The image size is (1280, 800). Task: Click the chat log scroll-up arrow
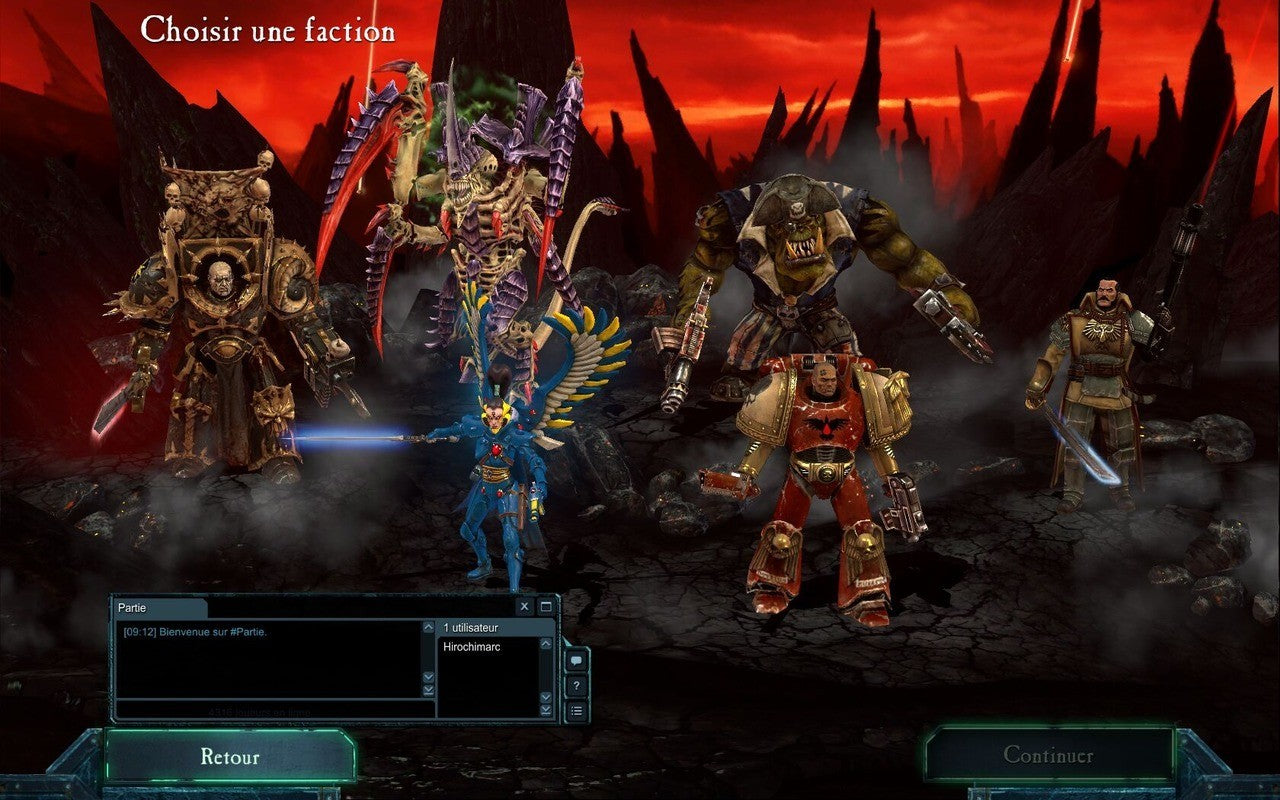tap(429, 628)
